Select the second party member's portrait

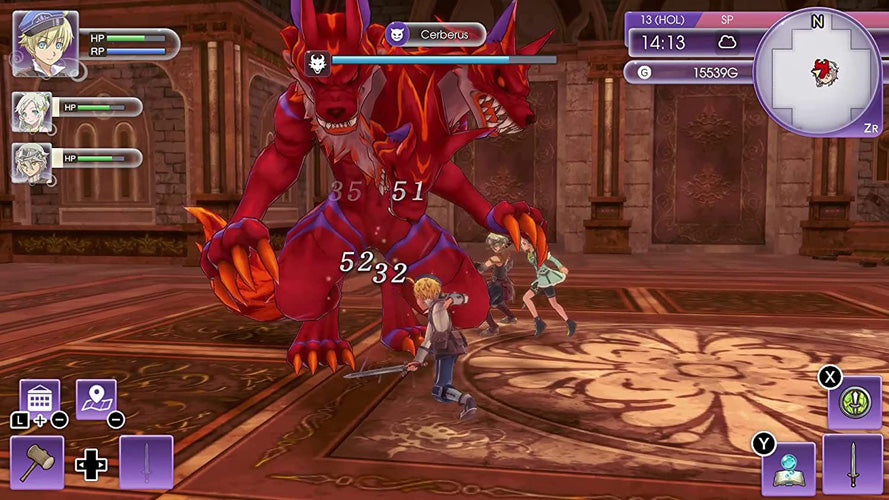pos(31,162)
